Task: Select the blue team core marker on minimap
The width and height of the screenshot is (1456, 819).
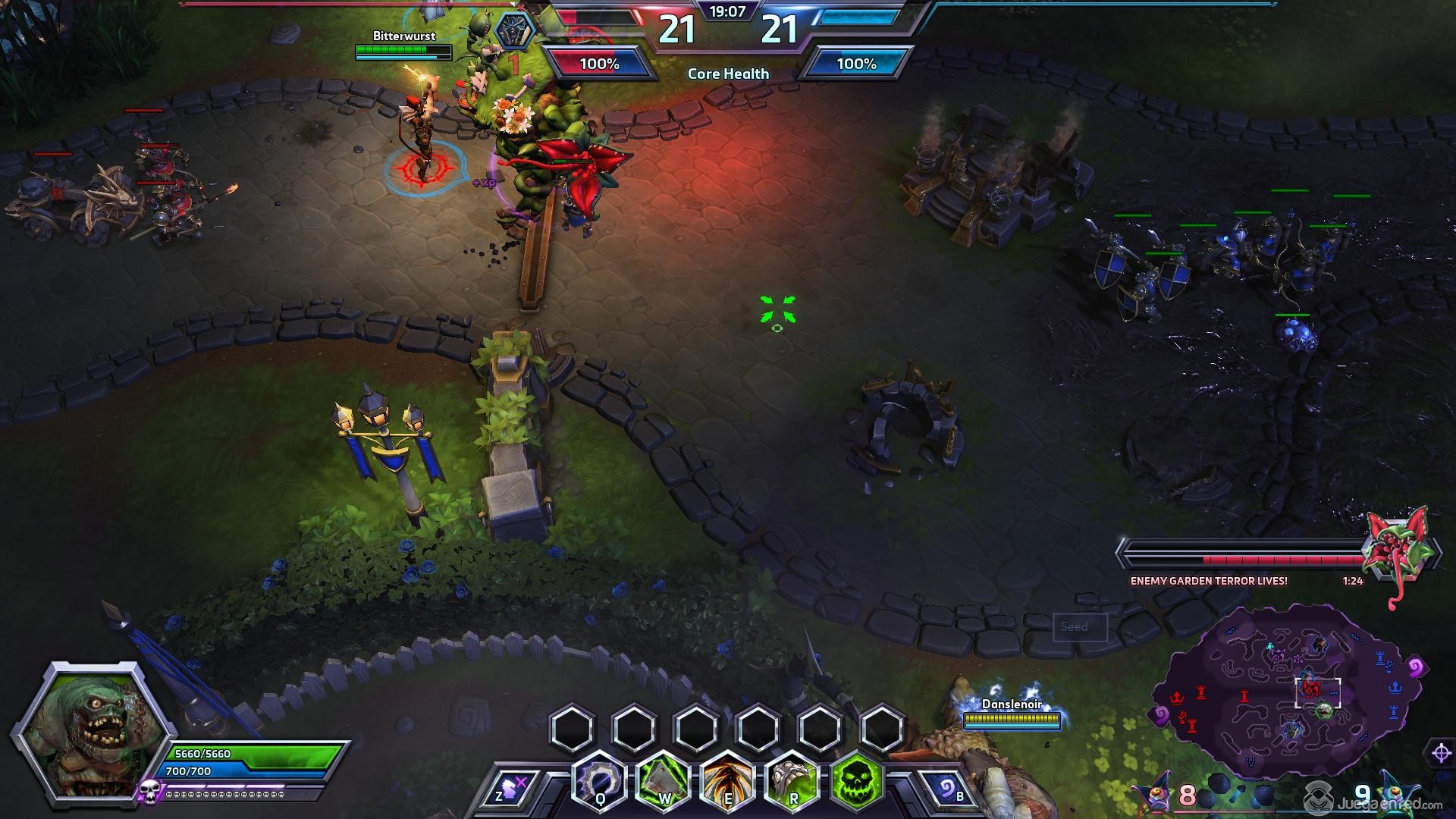Action: [1395, 686]
